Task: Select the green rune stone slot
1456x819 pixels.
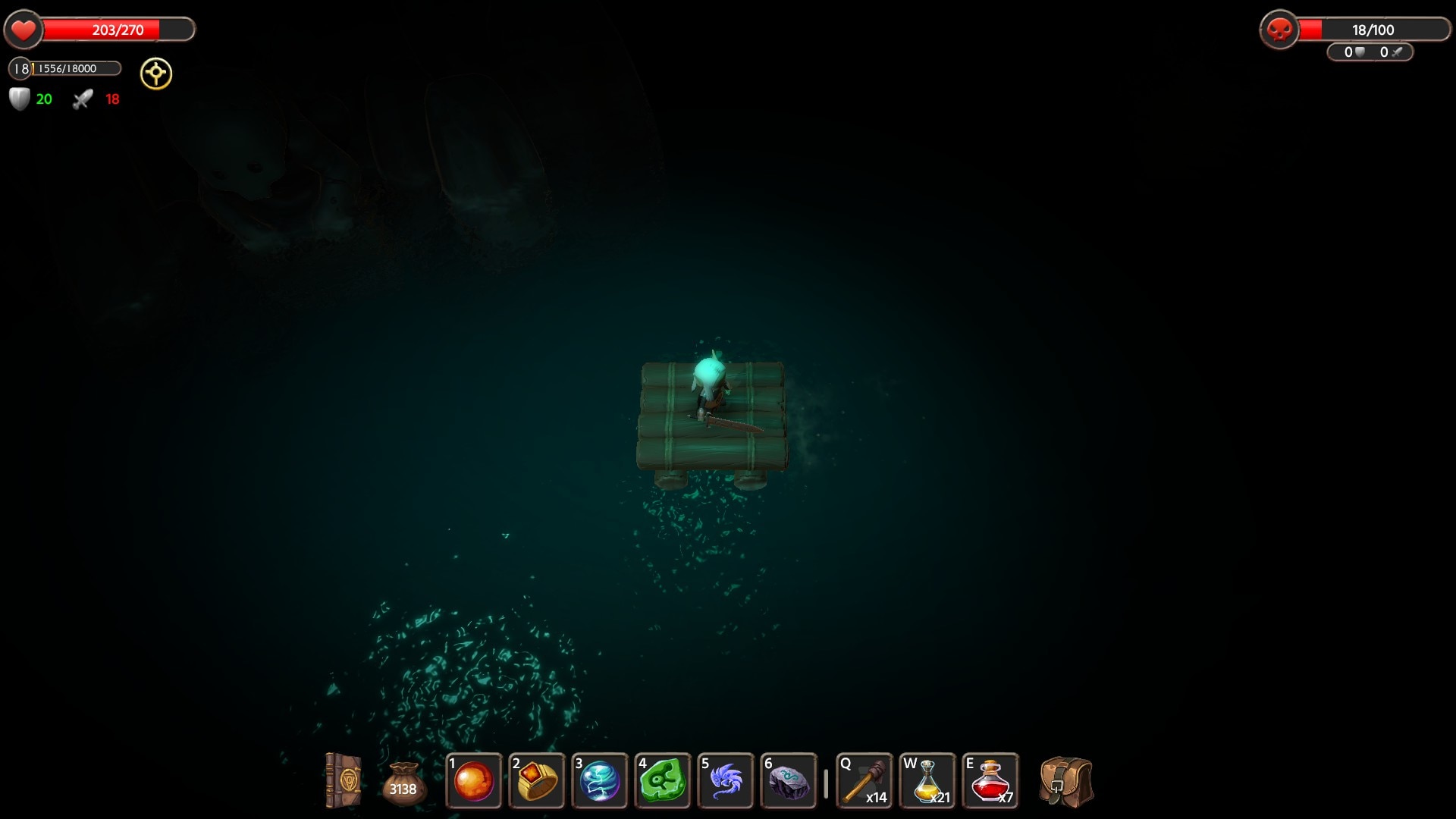Action: 663,781
